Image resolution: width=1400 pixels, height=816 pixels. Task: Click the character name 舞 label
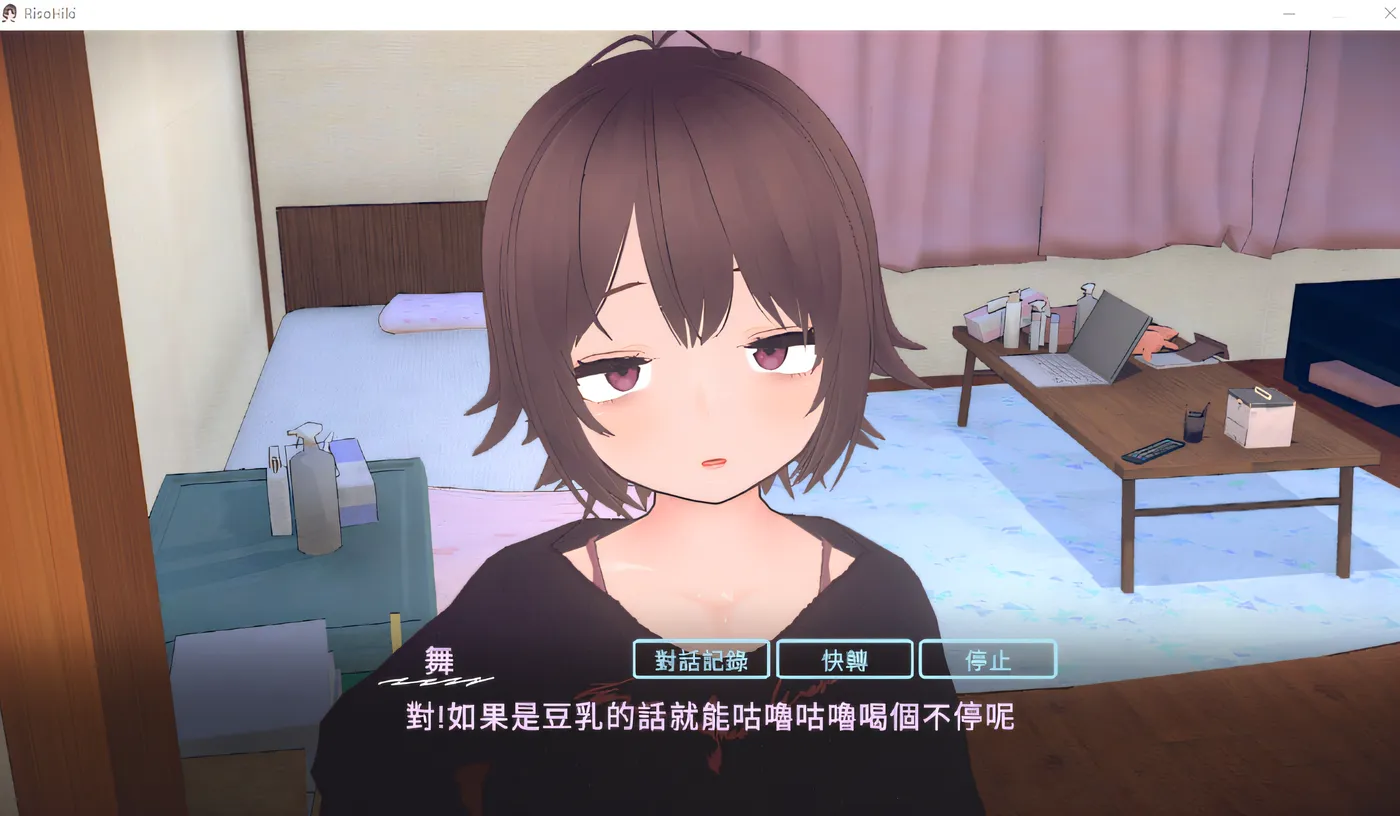coord(441,660)
